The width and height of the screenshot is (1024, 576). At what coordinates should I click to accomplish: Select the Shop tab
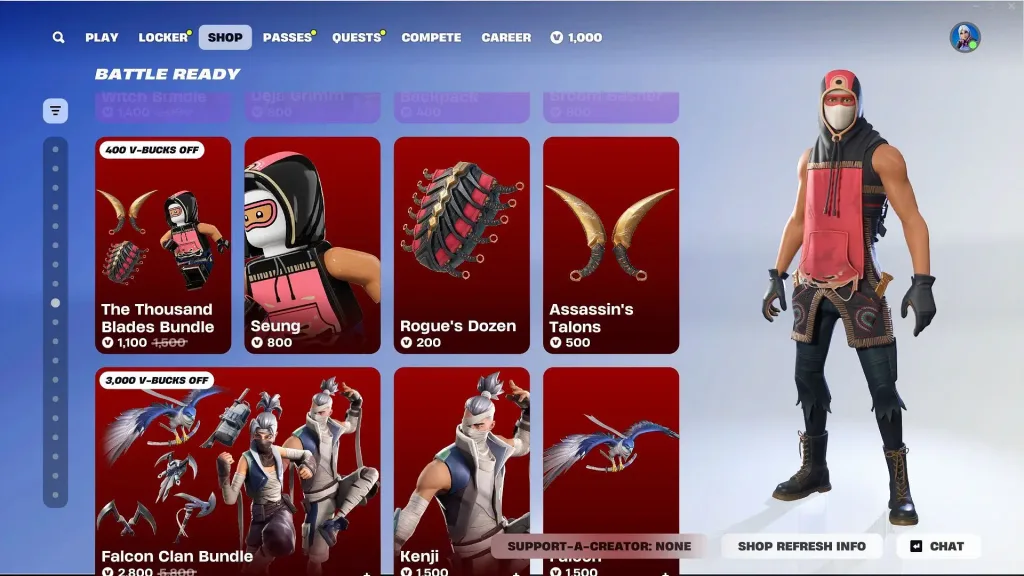[x=225, y=38]
